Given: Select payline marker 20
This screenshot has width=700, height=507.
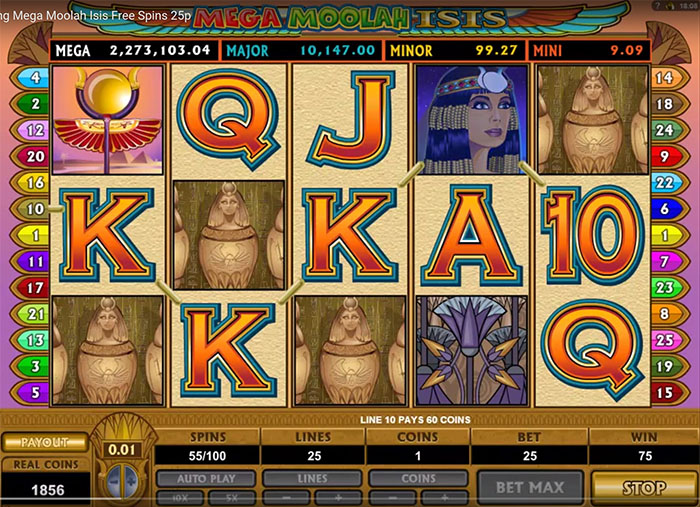Looking at the screenshot, I should pyautogui.click(x=36, y=156).
